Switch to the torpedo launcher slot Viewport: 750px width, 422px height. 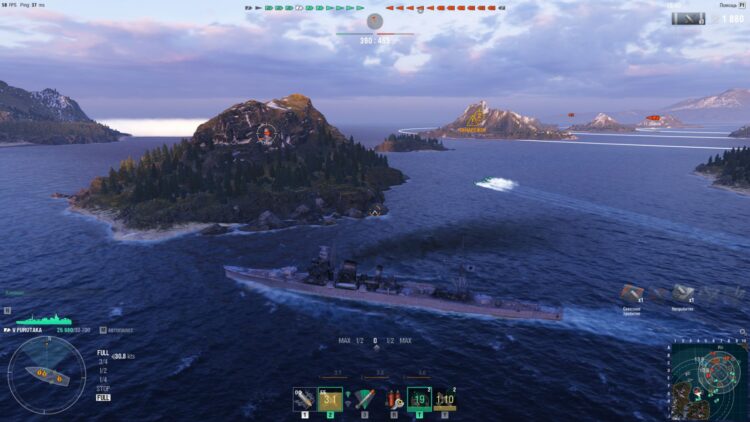(x=364, y=399)
